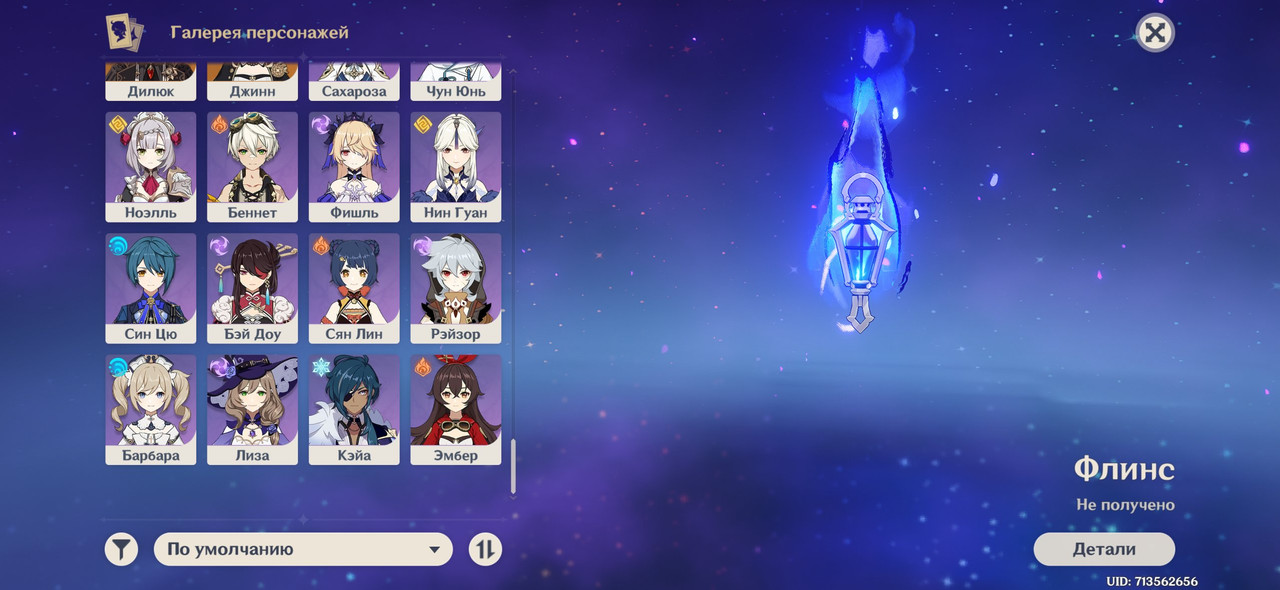
Task: Toggle the sort order arrows button
Action: pos(485,549)
